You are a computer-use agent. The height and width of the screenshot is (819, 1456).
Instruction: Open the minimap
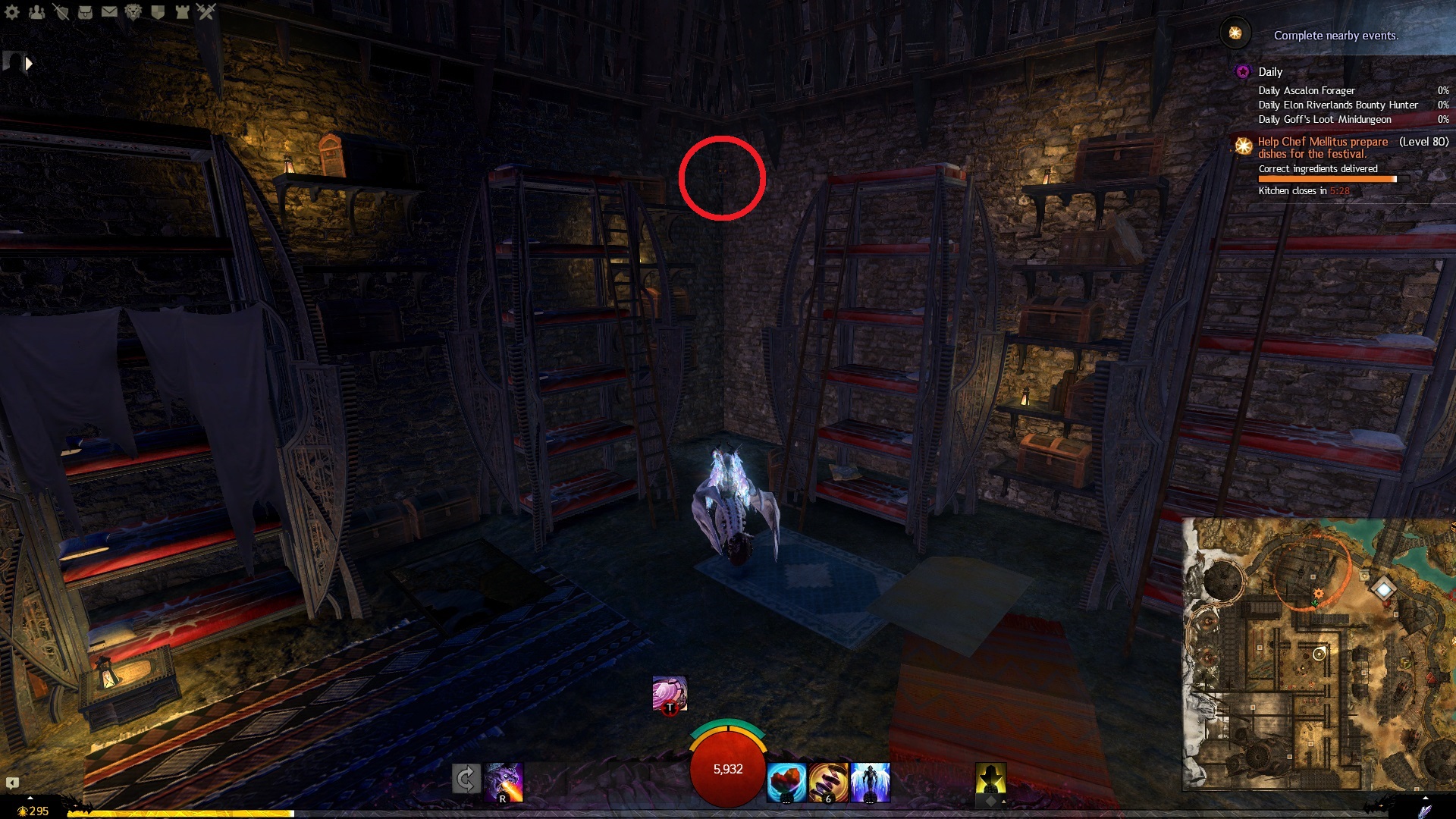pos(1319,654)
